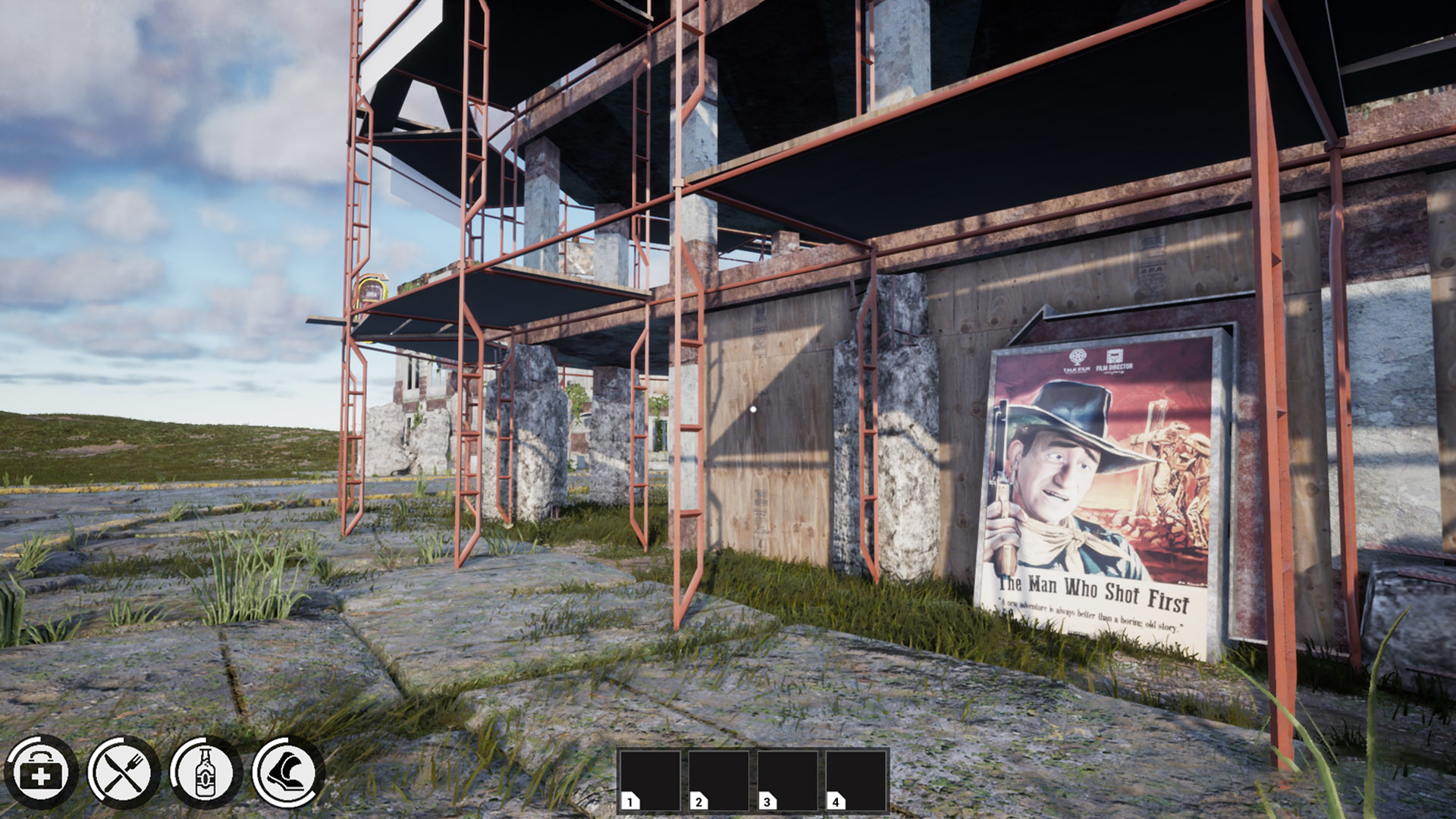Click the Film Director clapperboard logo on the poster
1456x819 pixels.
(1116, 355)
